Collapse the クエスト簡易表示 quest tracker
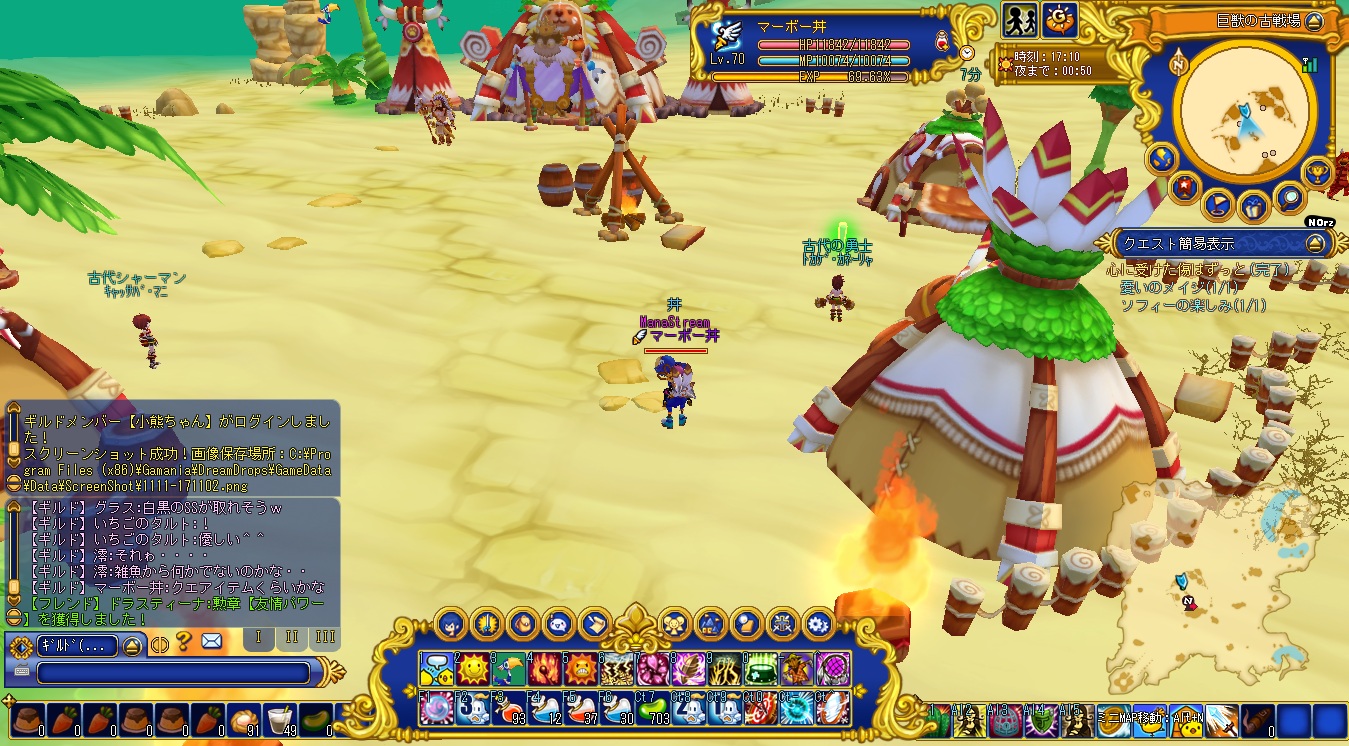This screenshot has width=1349, height=746. (x=1315, y=243)
